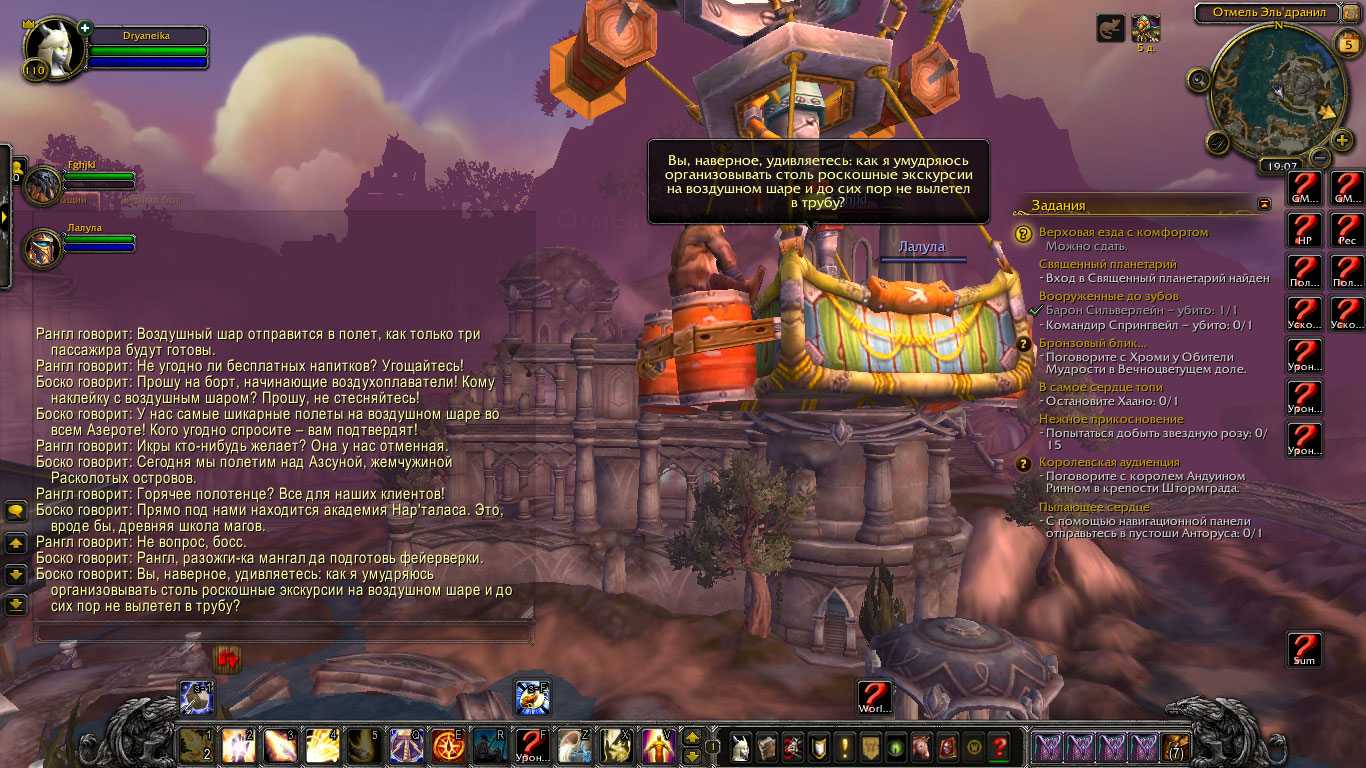
Task: Click party member Лалула's portrait
Action: [44, 249]
